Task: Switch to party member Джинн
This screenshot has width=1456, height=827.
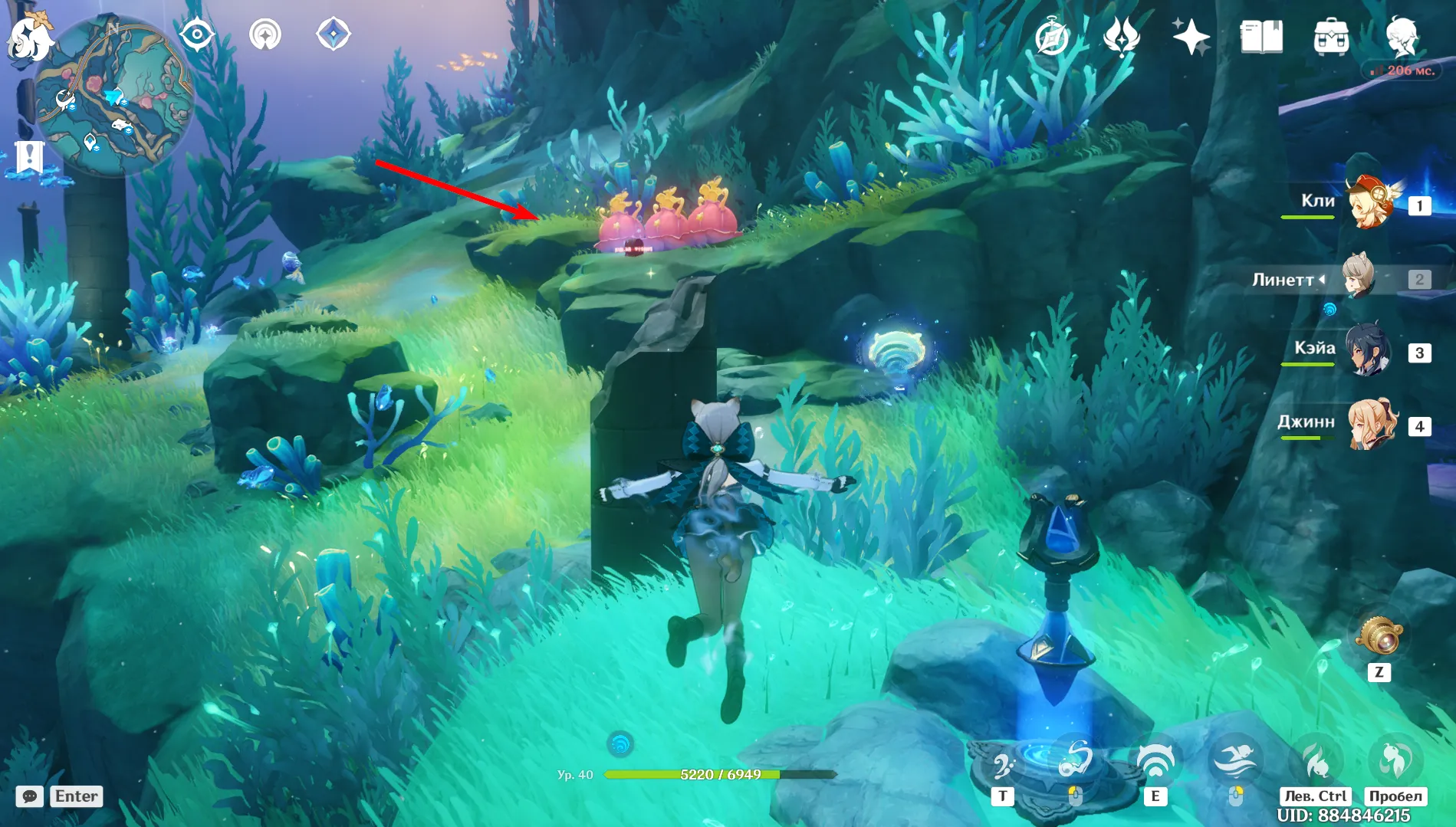Action: [x=1369, y=424]
